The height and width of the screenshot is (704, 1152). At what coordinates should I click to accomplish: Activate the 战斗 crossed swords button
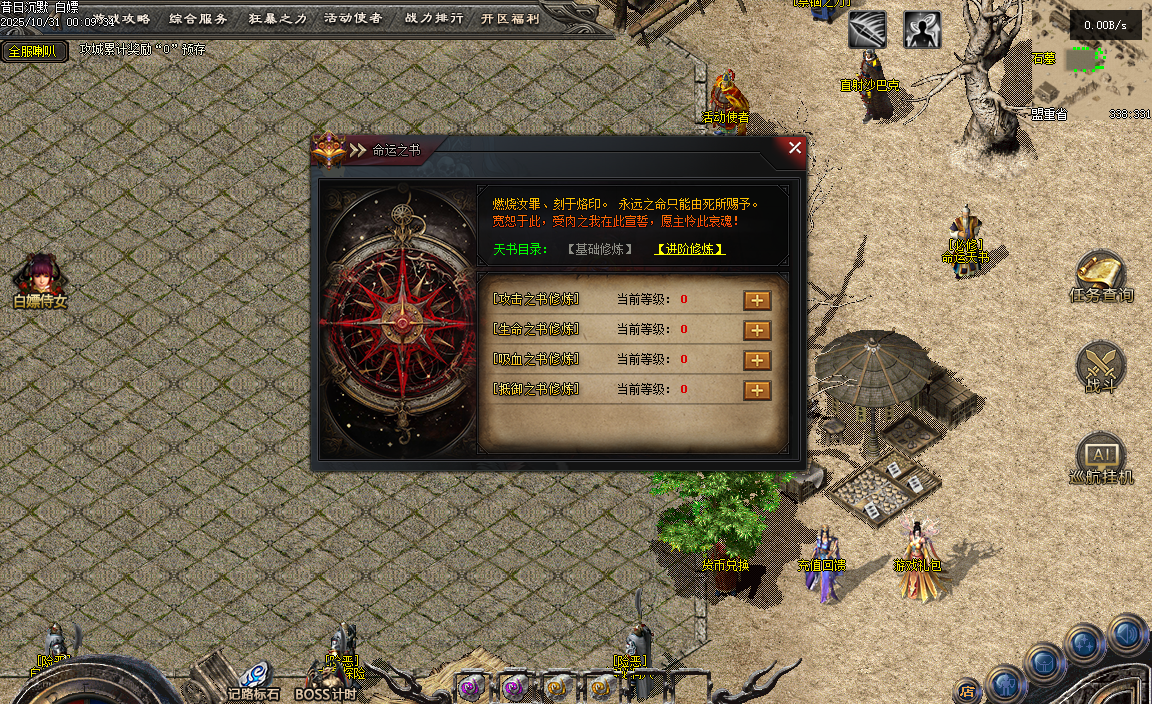click(x=1101, y=367)
